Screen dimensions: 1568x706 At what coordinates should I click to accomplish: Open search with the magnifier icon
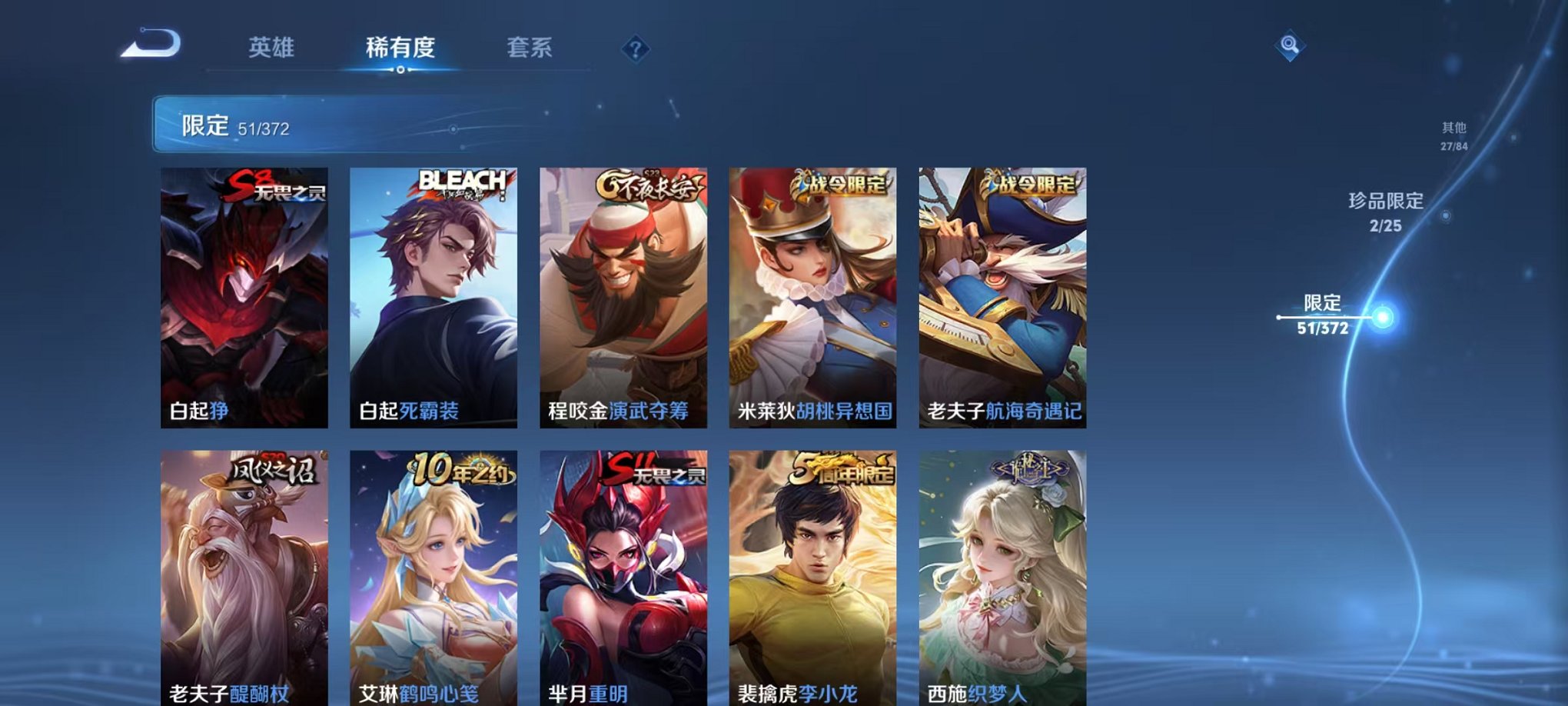tap(1291, 46)
